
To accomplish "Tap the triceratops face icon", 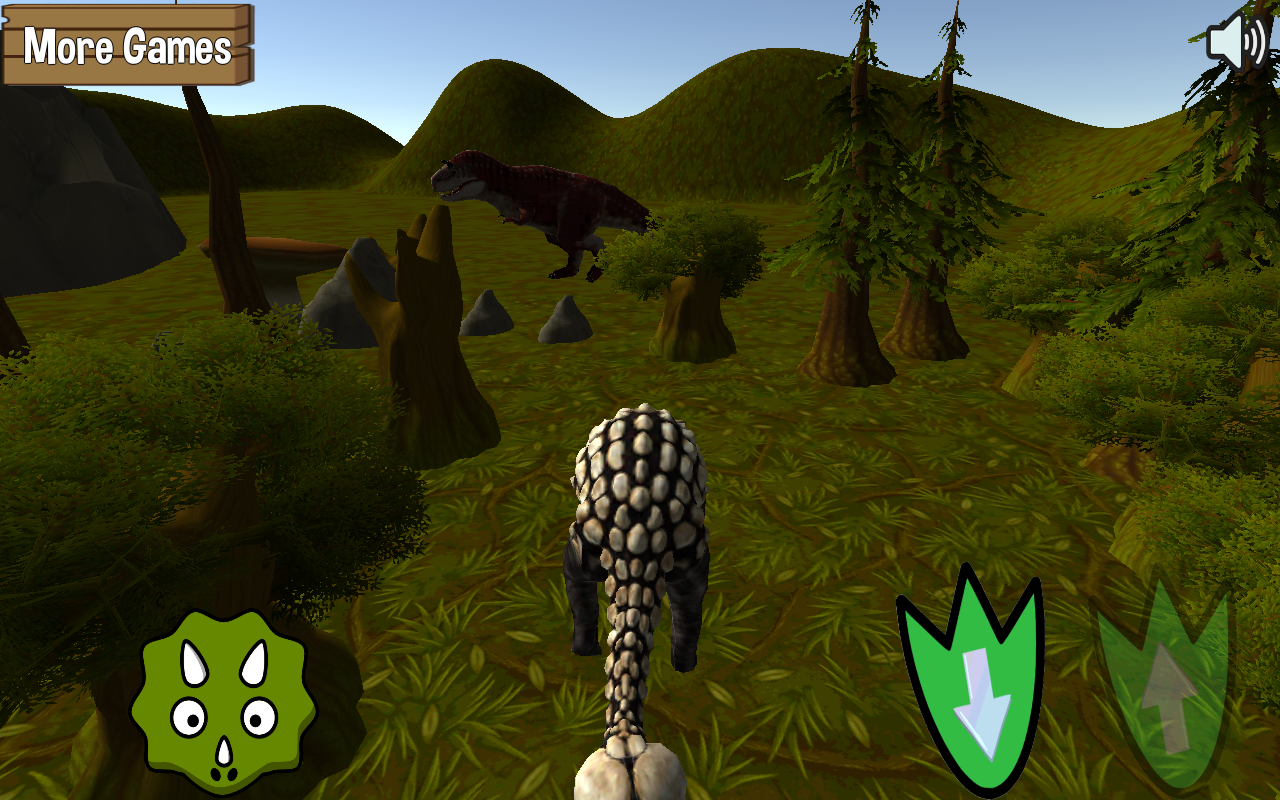I will point(222,700).
